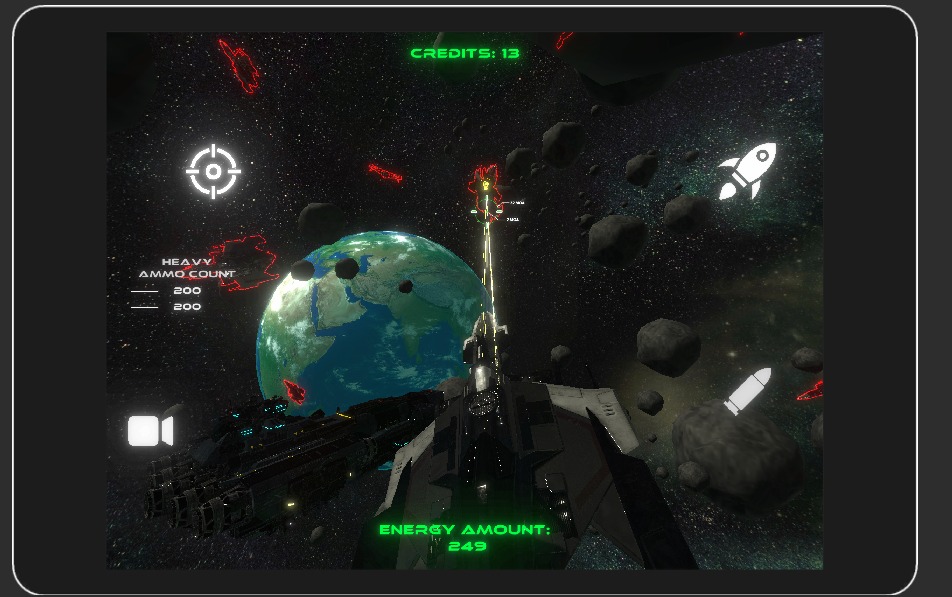Fire a rocket with the rocket icon
The image size is (952, 597).
point(747,171)
